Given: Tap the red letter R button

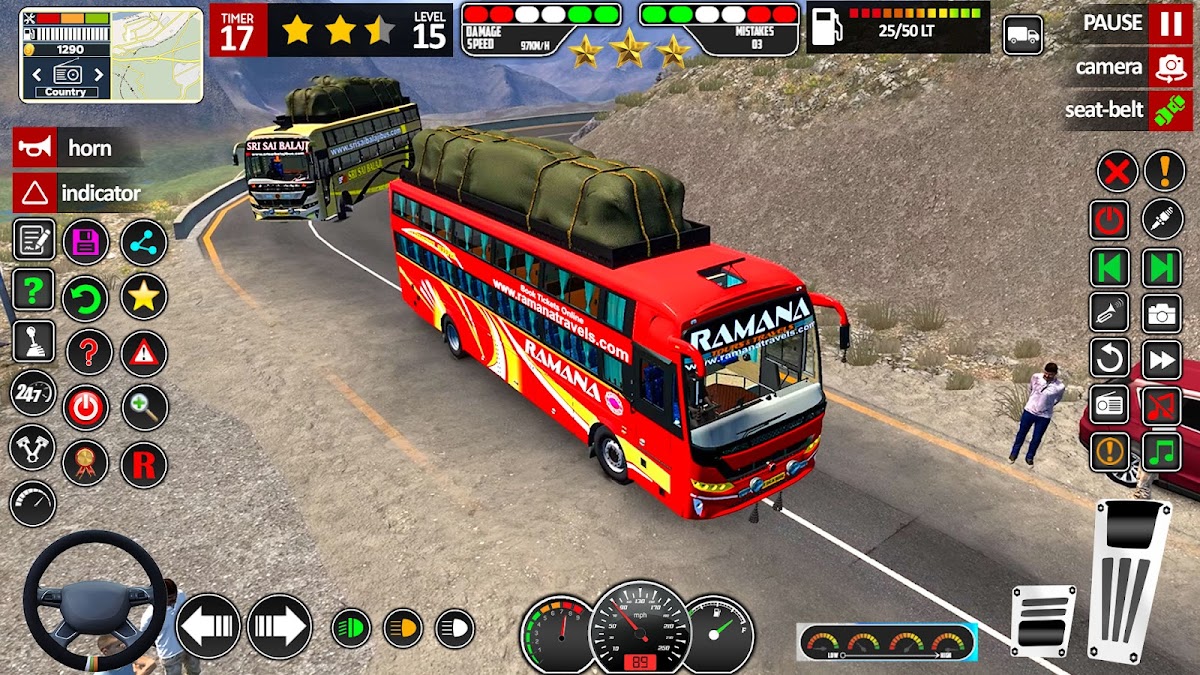Looking at the screenshot, I should (144, 464).
